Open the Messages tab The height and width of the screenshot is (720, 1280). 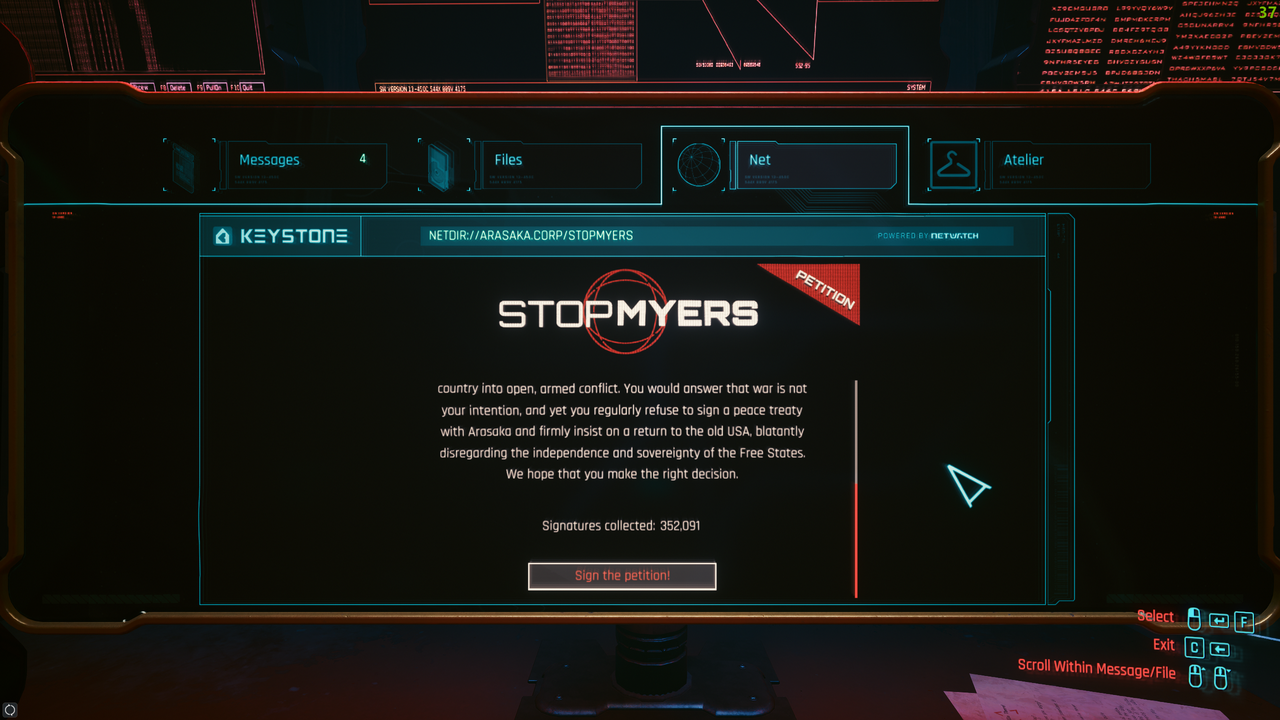[x=301, y=160]
